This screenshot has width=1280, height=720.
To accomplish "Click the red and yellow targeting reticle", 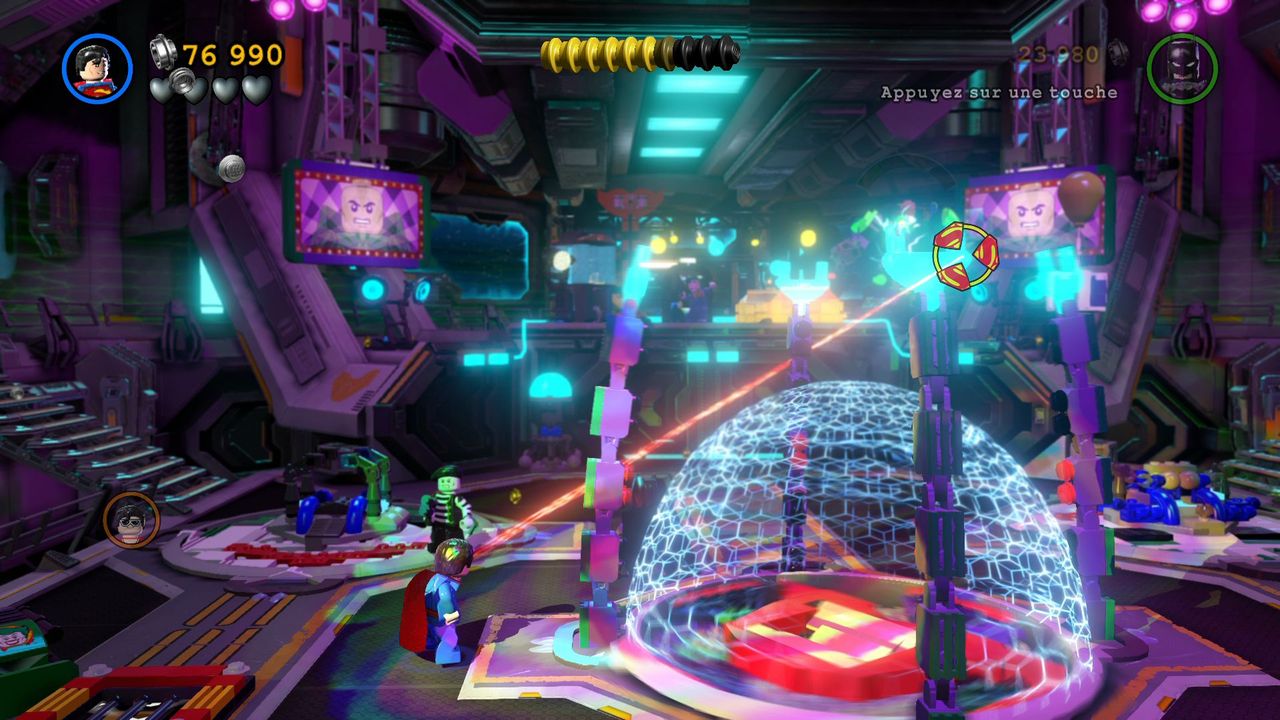I will coord(965,256).
